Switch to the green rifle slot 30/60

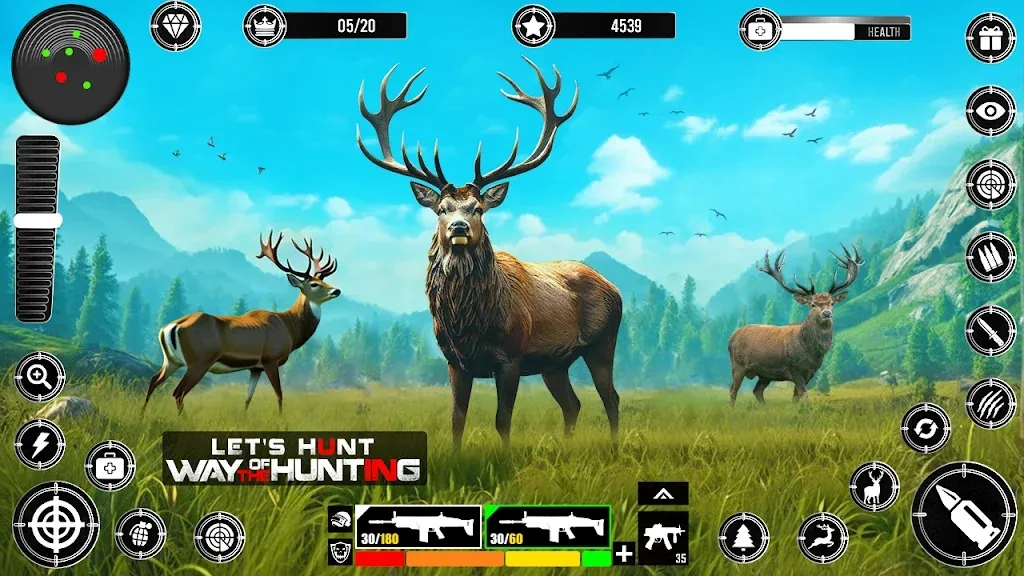547,526
